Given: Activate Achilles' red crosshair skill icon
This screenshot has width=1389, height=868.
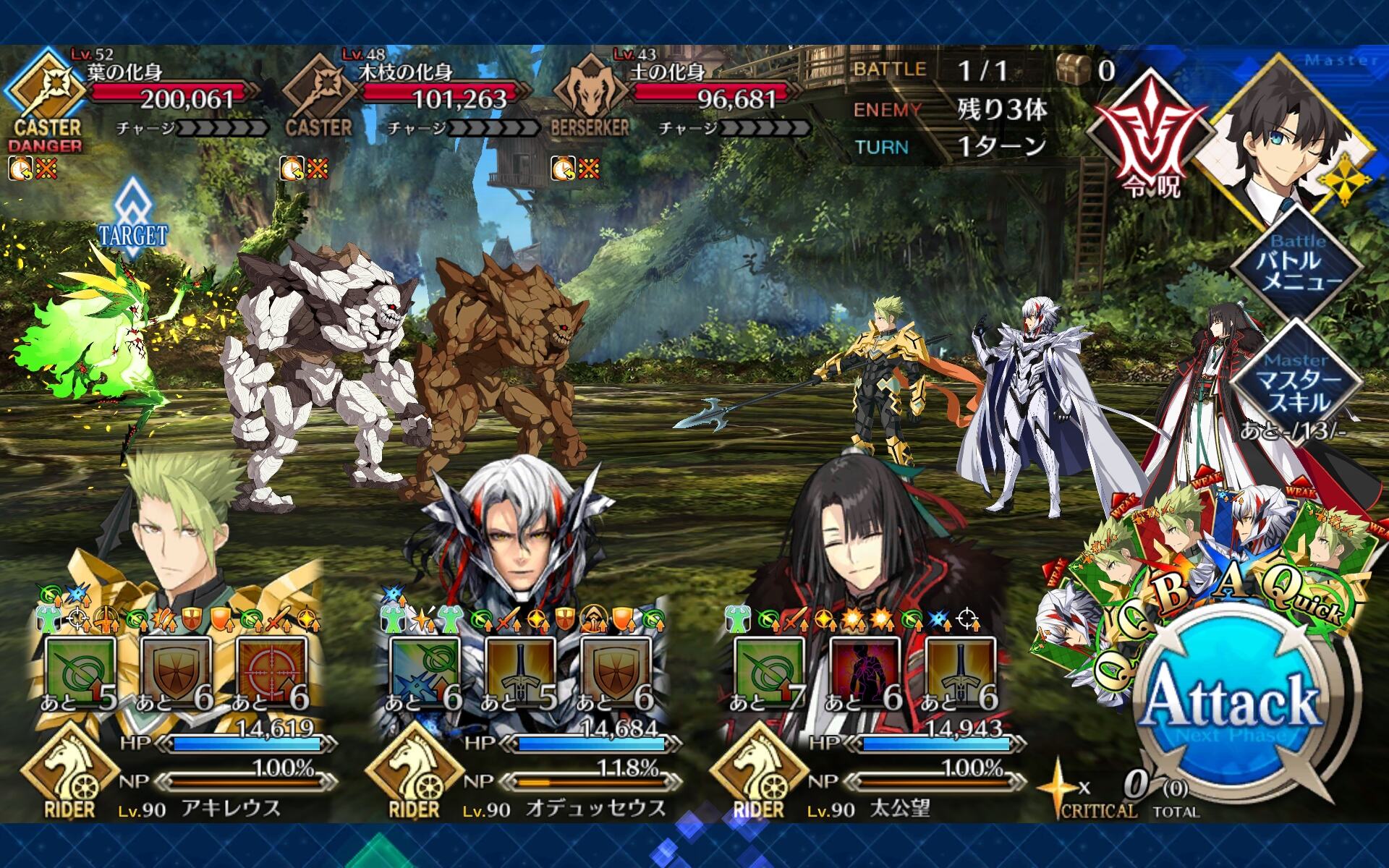Looking at the screenshot, I should pyautogui.click(x=271, y=674).
